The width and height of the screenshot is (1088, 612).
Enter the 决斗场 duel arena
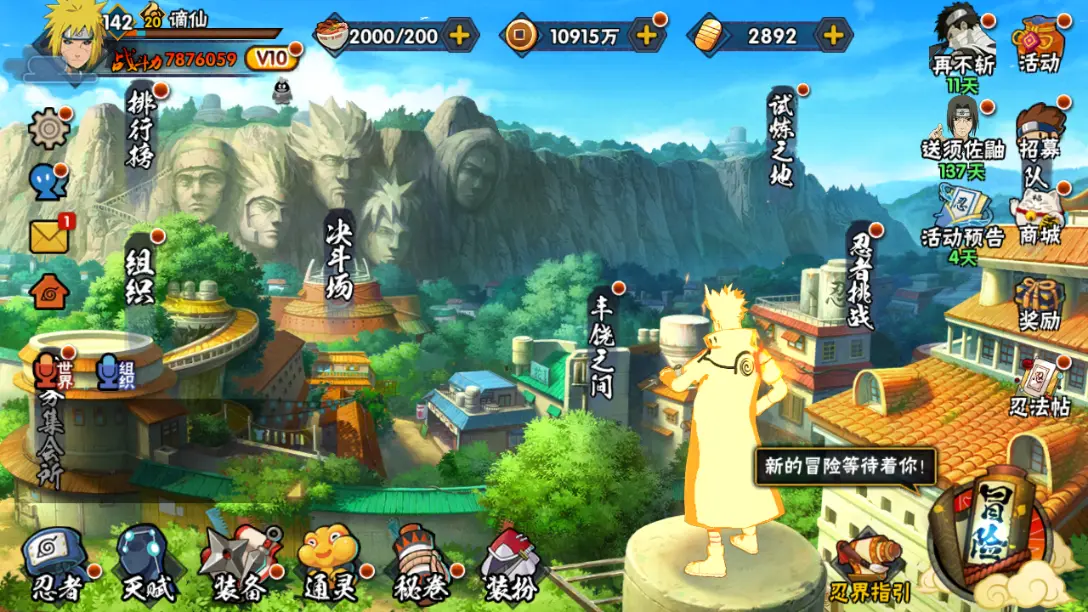pos(340,256)
